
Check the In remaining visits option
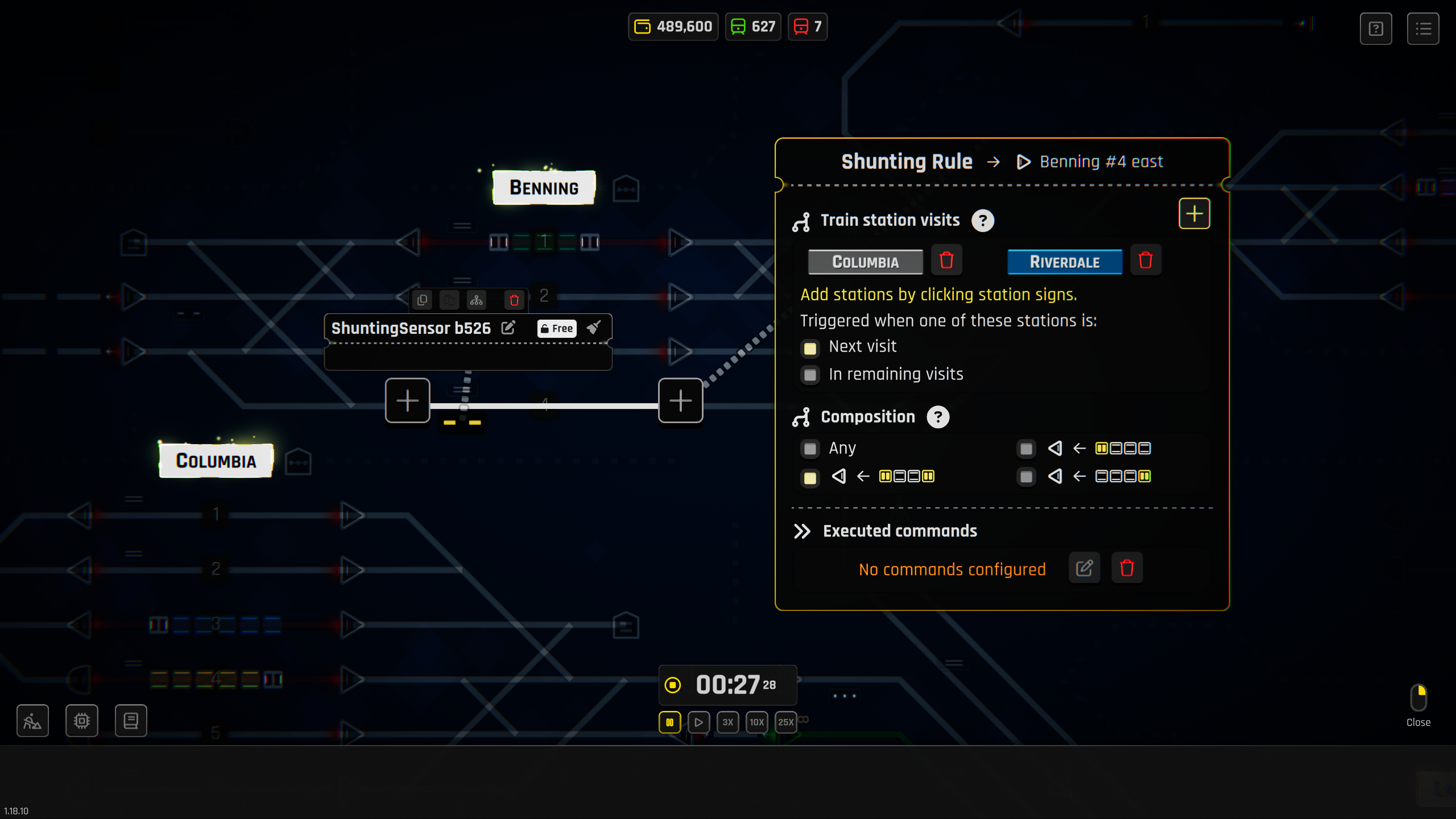pos(810,375)
